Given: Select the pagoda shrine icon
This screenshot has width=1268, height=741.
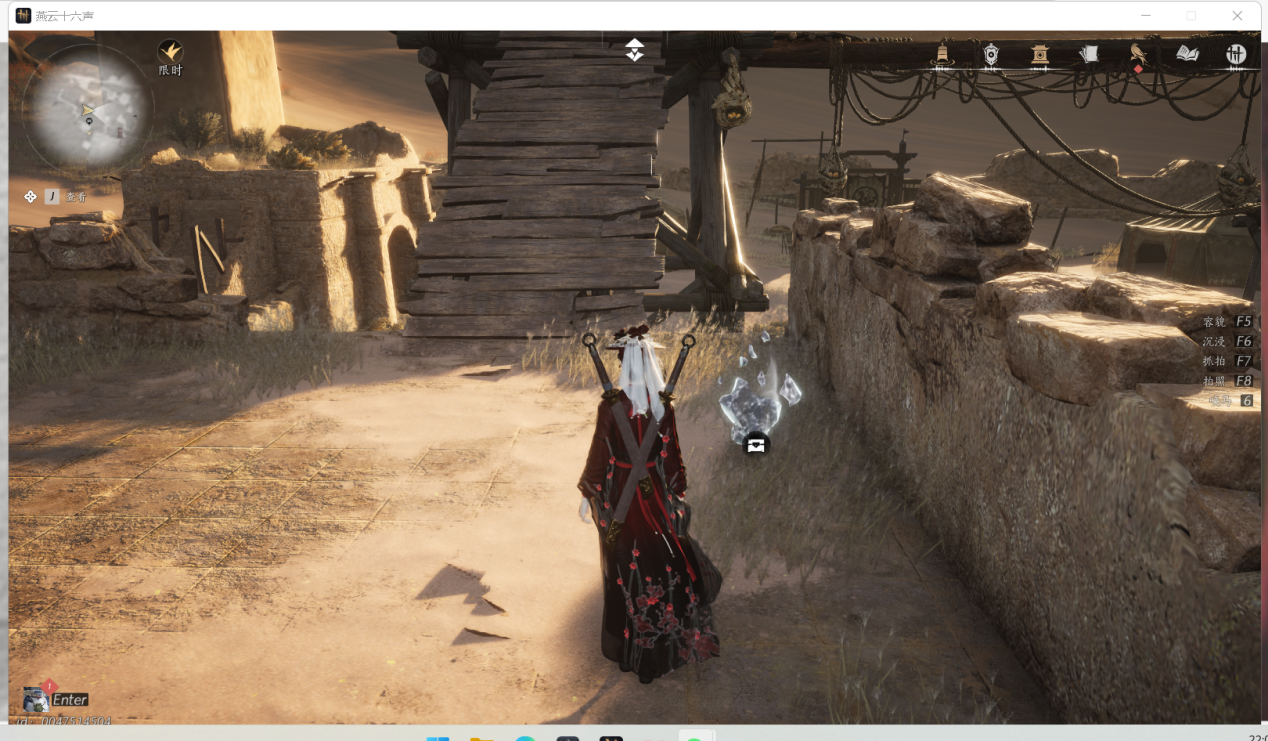Looking at the screenshot, I should click(x=1040, y=54).
